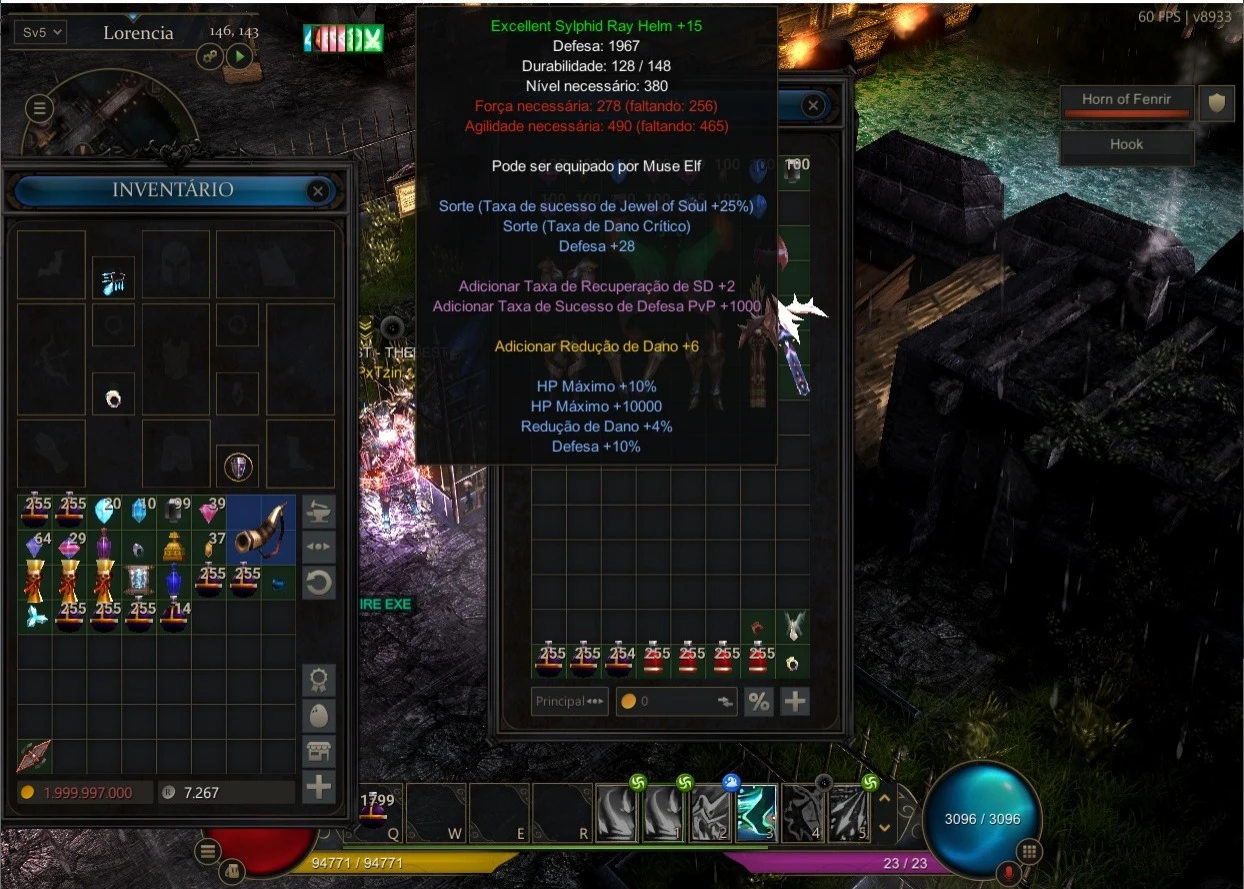Open the Sv5 server dropdown
The width and height of the screenshot is (1244, 889).
(x=41, y=32)
